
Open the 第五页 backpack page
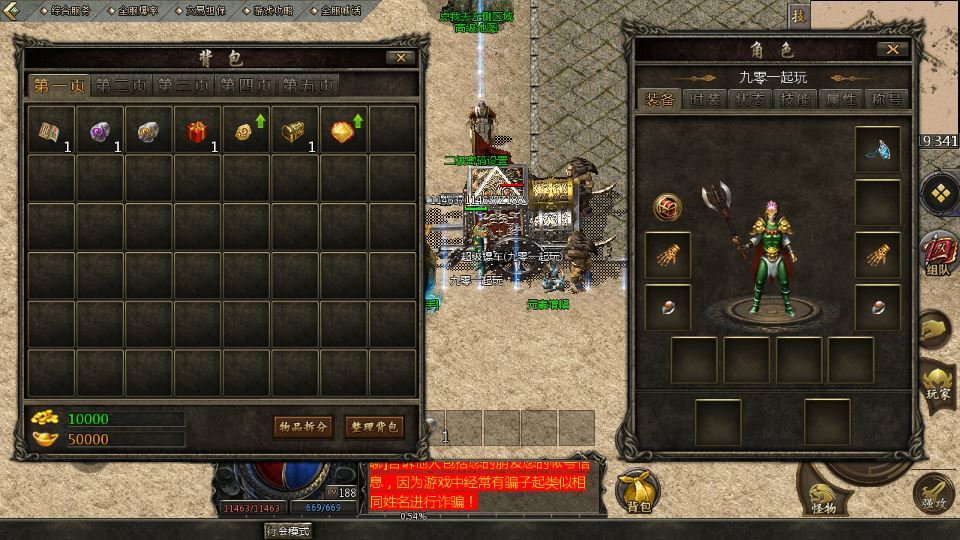308,86
